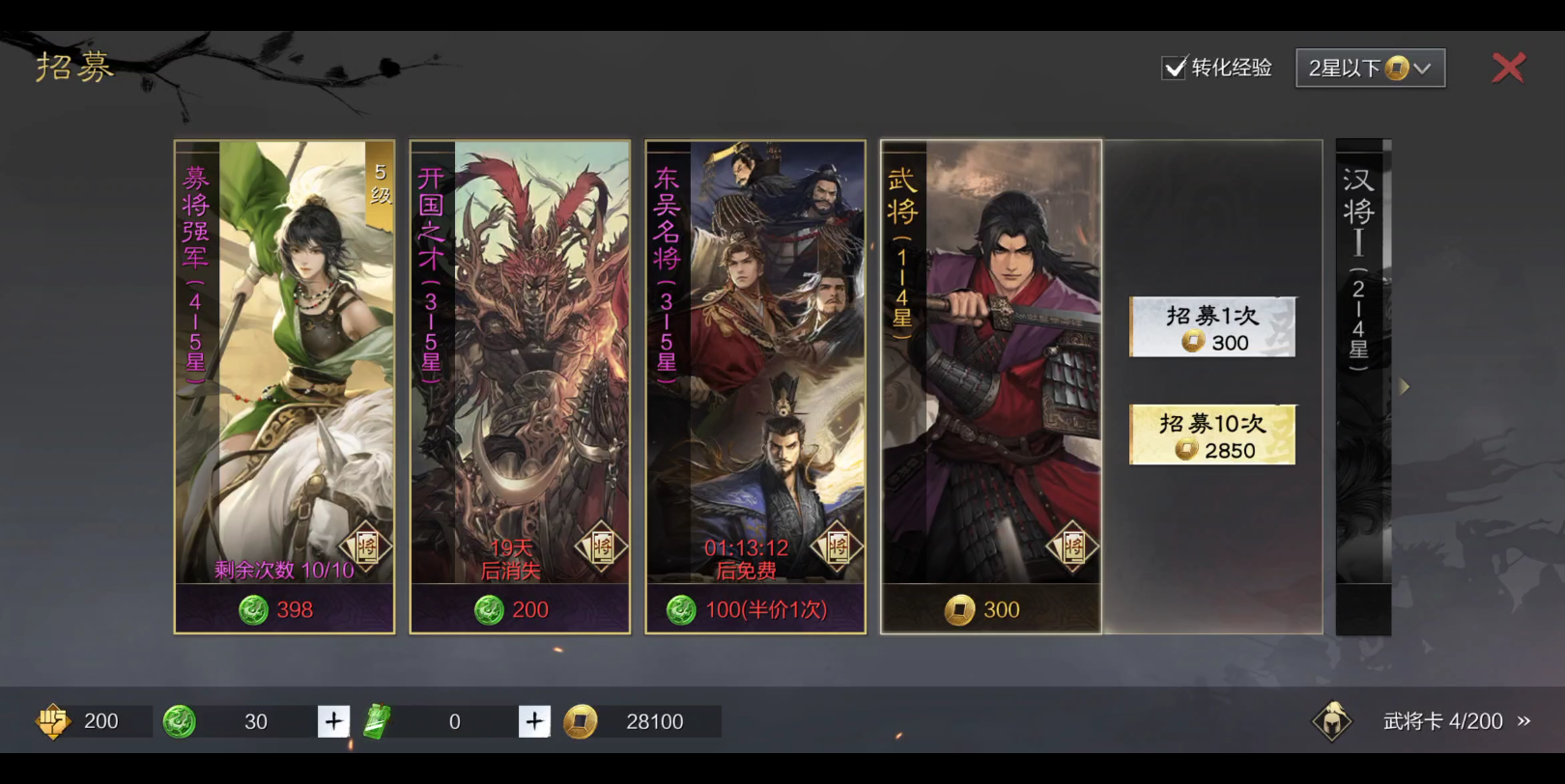Open the 2星以下 dropdown

(1370, 68)
